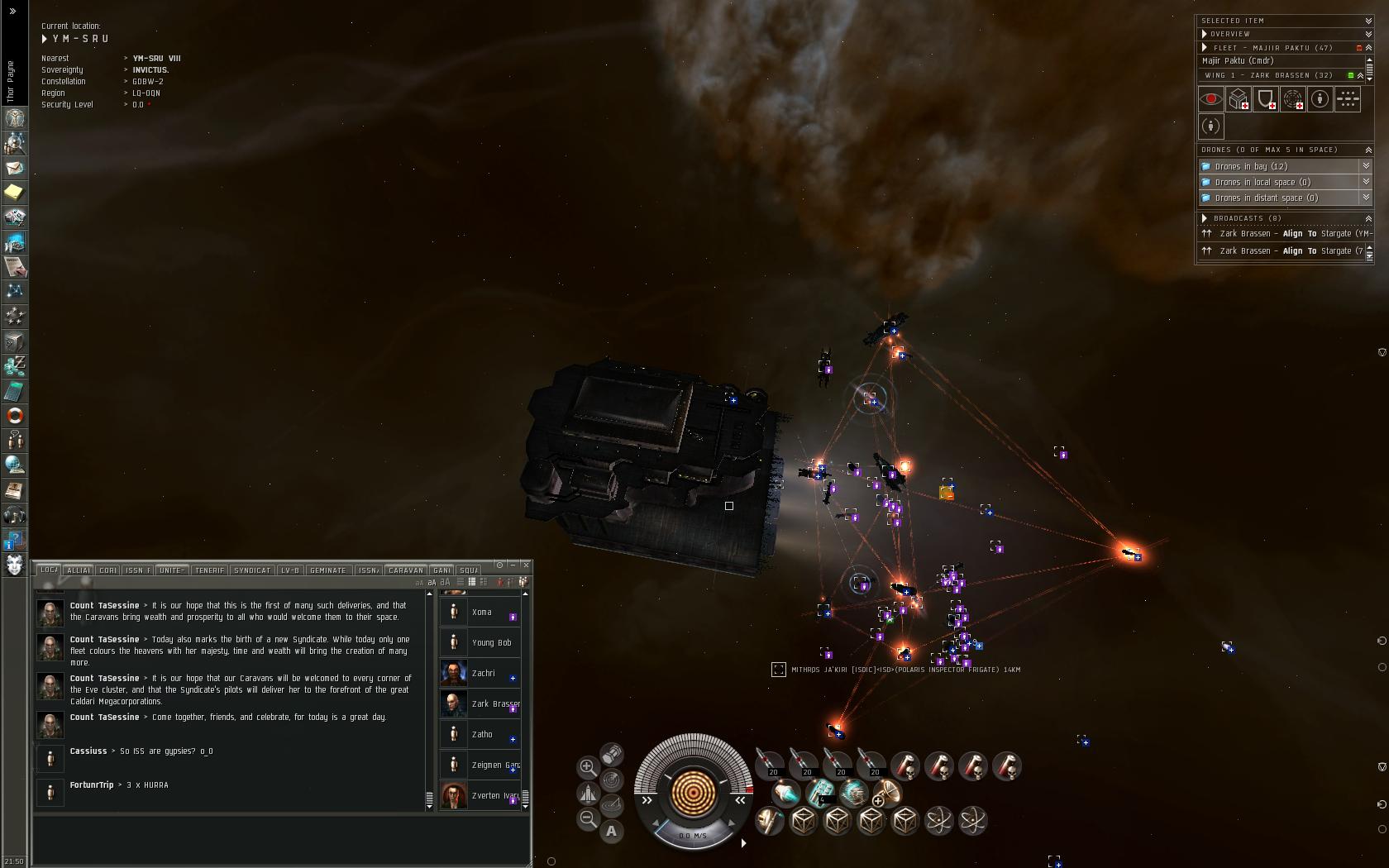Zoom in using the plus magnifier button
Viewport: 1389px width, 868px height.
(588, 767)
